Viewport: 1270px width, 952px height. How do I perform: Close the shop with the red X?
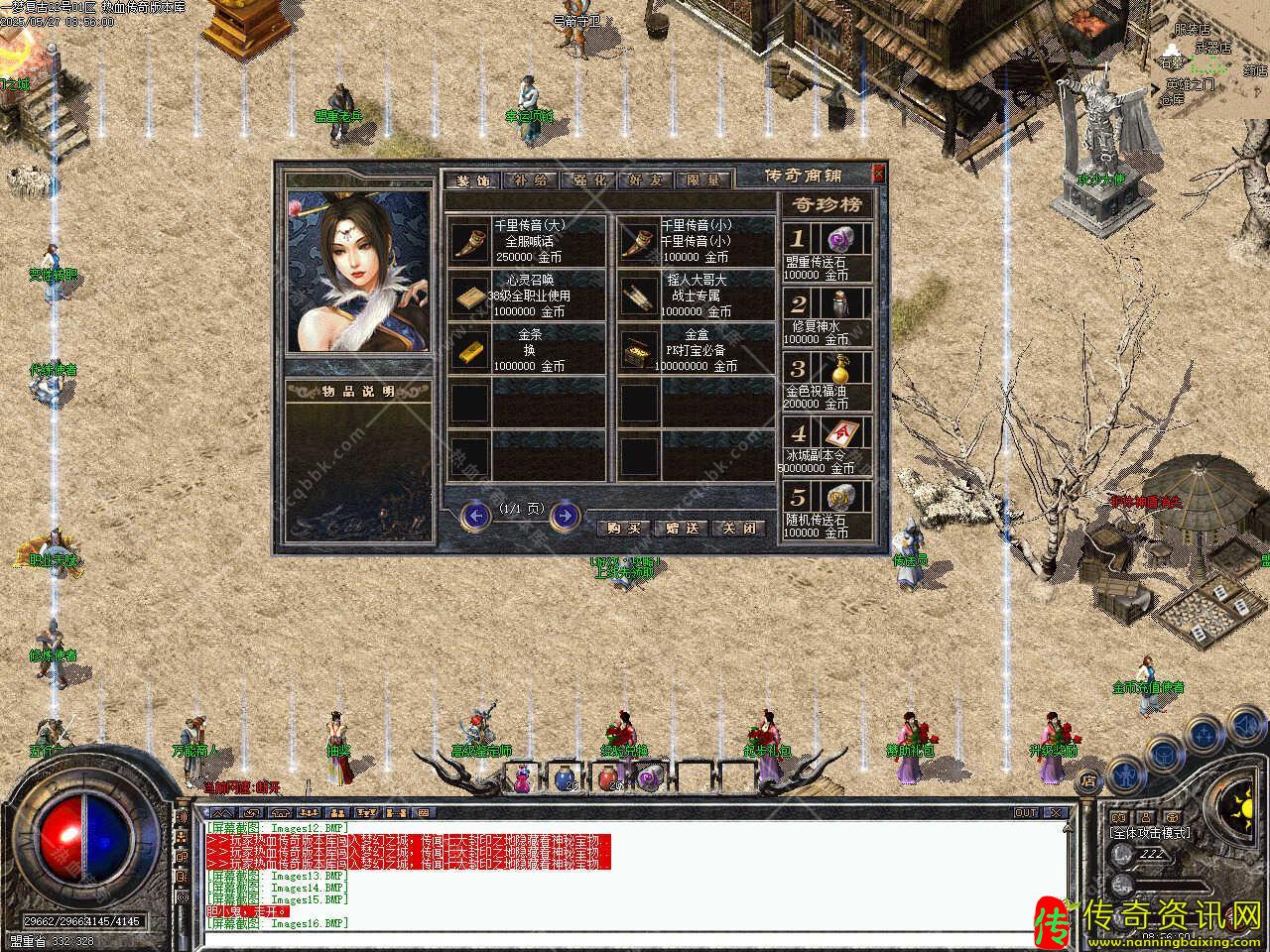(877, 174)
